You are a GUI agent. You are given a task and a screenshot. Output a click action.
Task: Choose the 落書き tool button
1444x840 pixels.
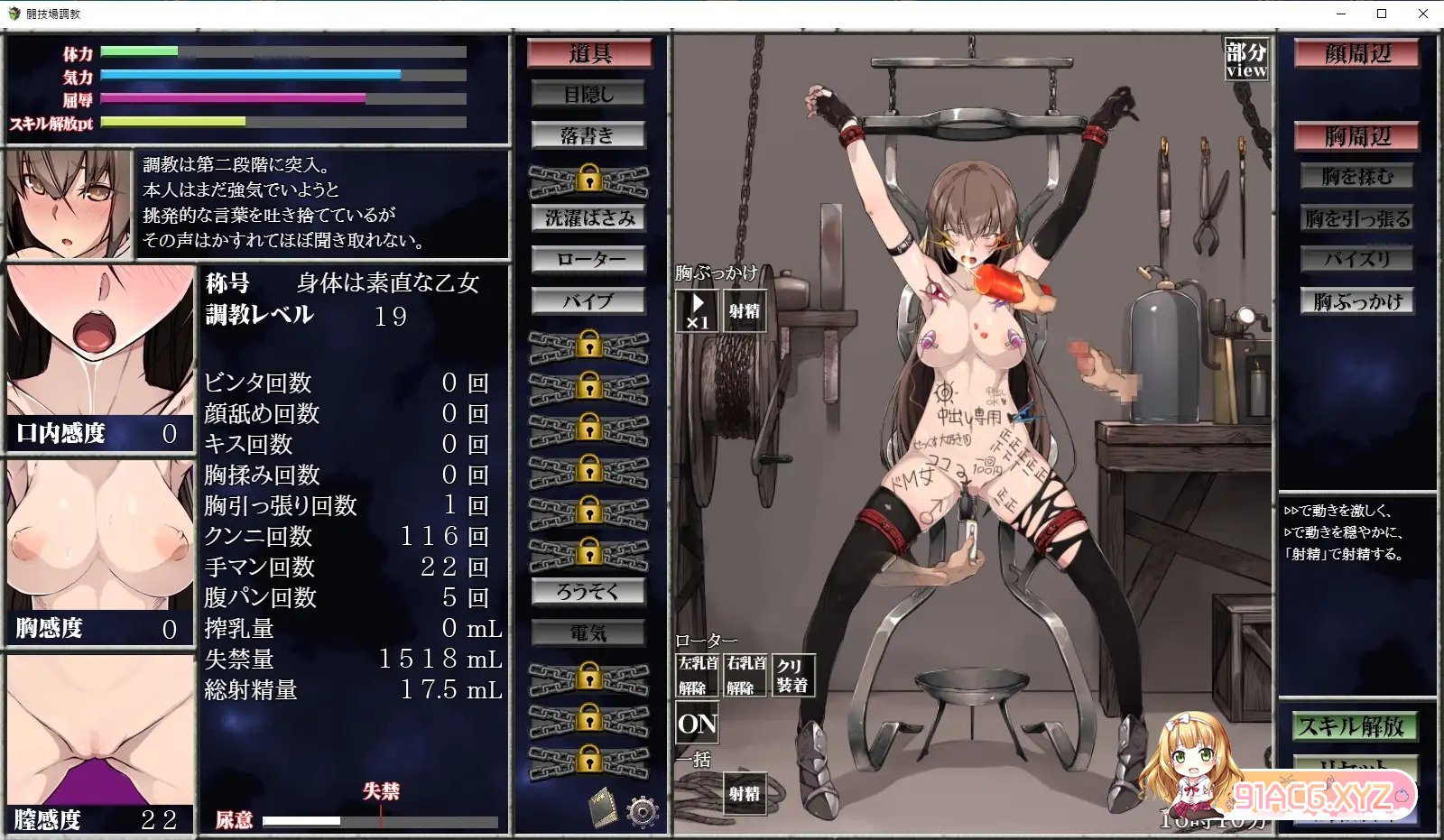coord(588,135)
